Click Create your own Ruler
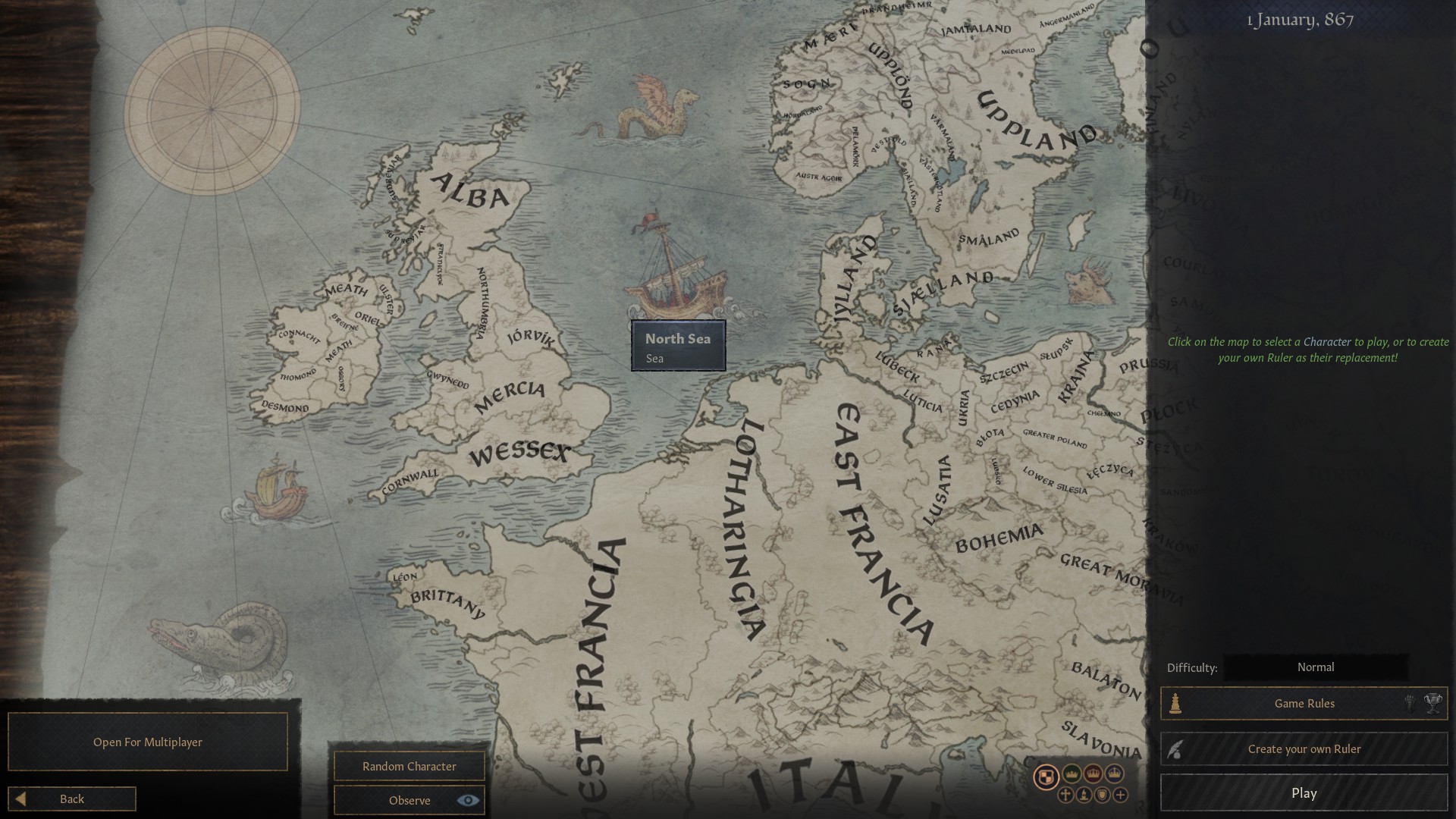The height and width of the screenshot is (819, 1456). [x=1304, y=748]
